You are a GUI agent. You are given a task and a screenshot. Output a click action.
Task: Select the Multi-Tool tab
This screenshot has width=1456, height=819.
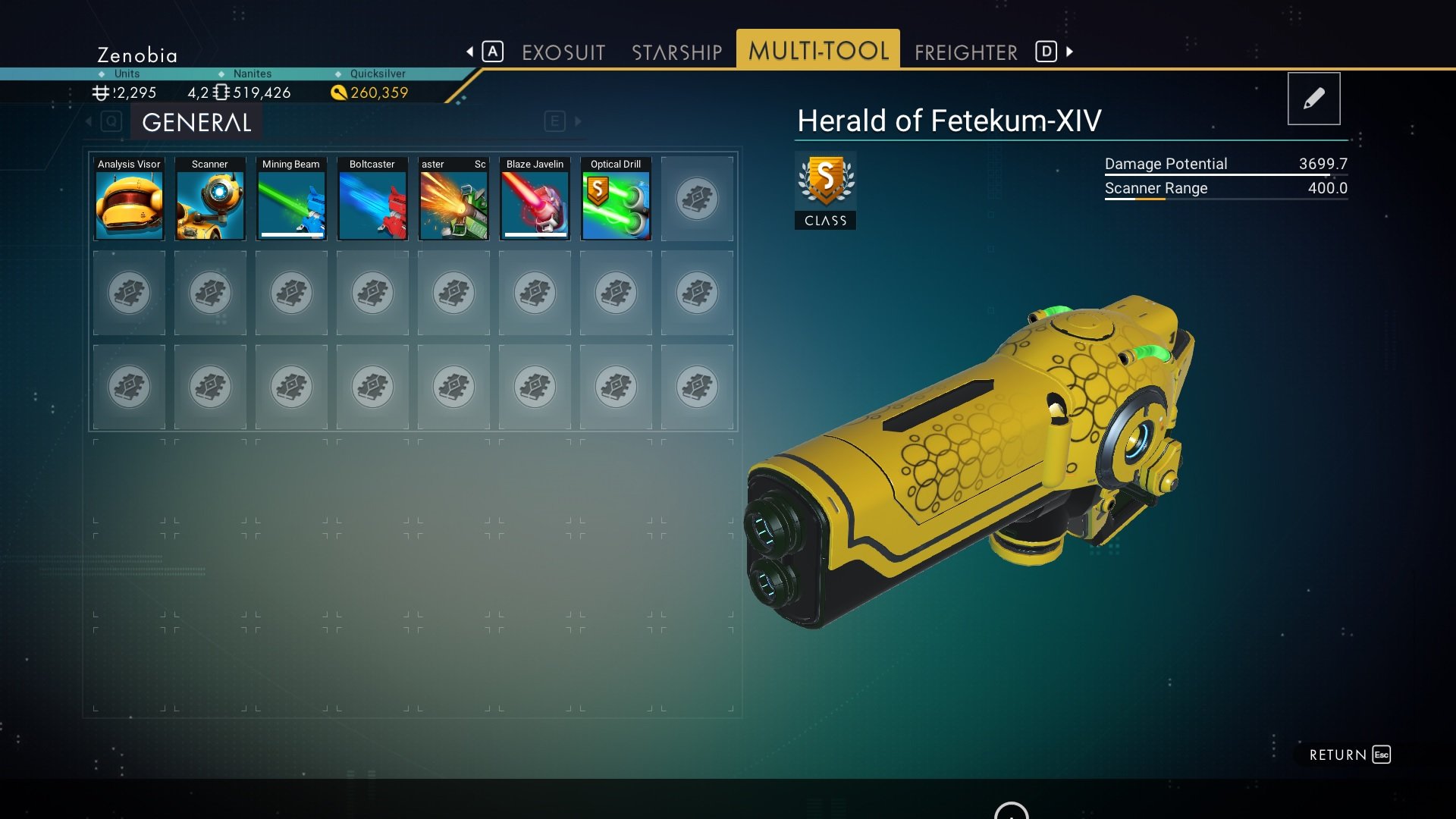[817, 51]
